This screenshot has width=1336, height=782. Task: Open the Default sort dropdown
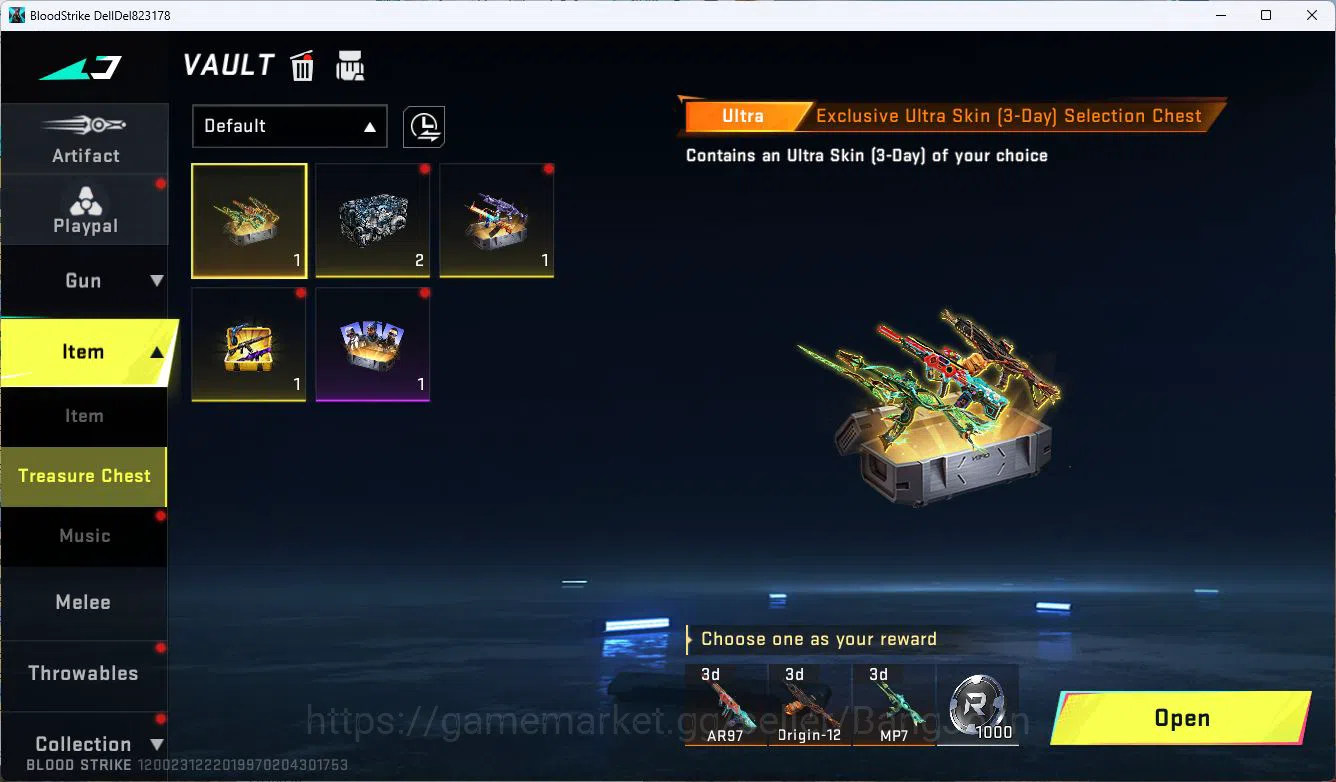[289, 126]
